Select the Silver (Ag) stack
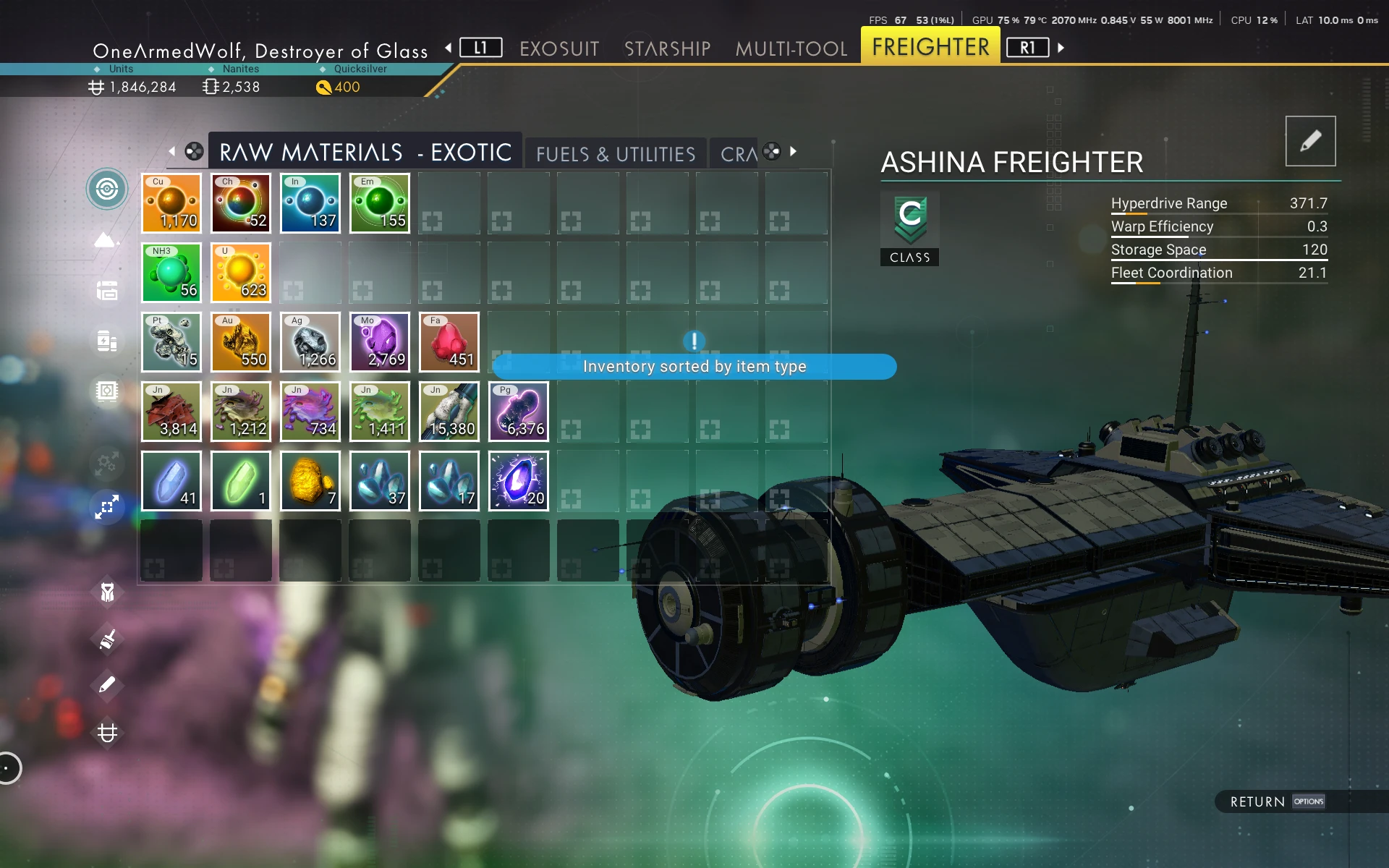 (310, 342)
